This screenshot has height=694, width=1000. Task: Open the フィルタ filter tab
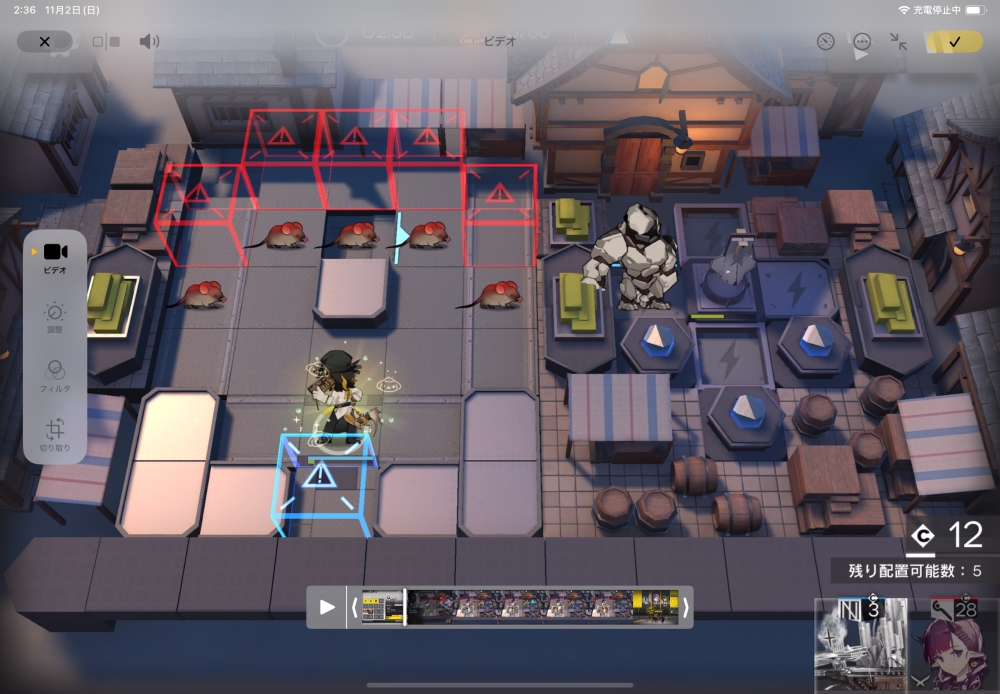coord(55,374)
